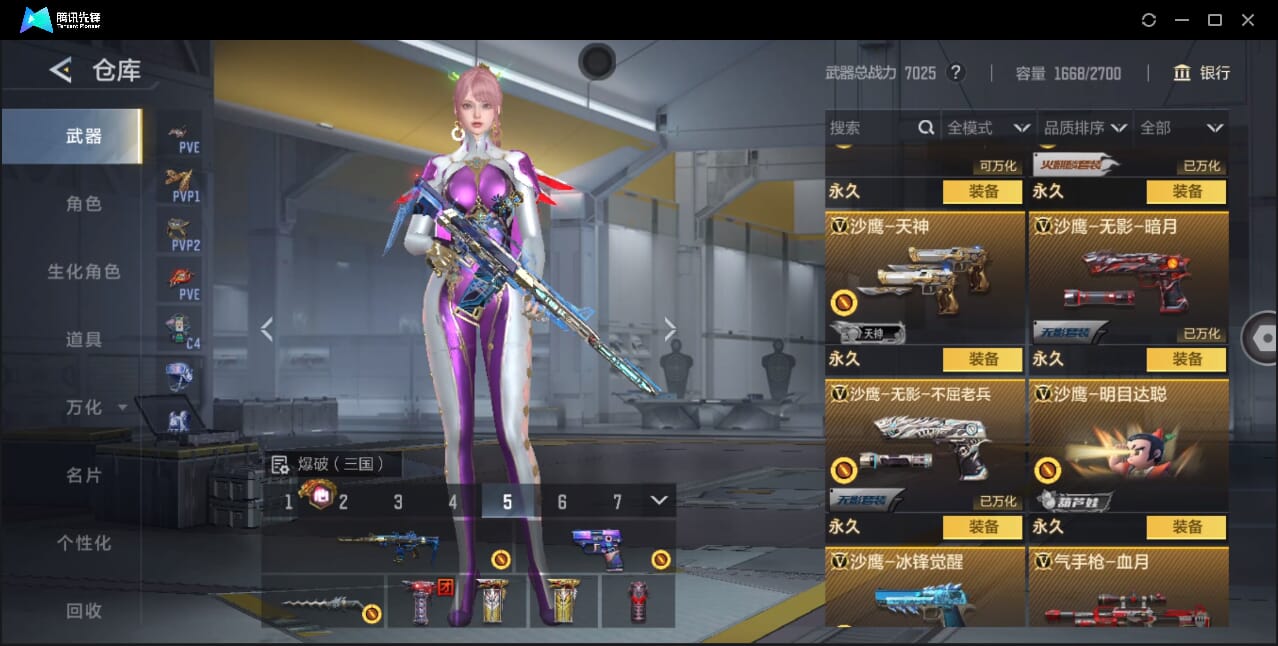This screenshot has height=646, width=1278.
Task: Equip the 沙鹰-明目达聪 pistol
Action: [x=1187, y=527]
